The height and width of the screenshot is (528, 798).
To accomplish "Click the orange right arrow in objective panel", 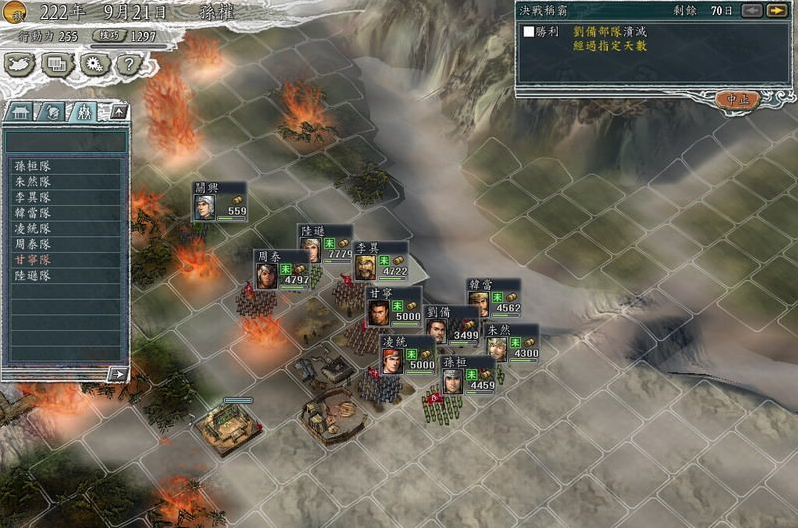I will click(x=776, y=11).
